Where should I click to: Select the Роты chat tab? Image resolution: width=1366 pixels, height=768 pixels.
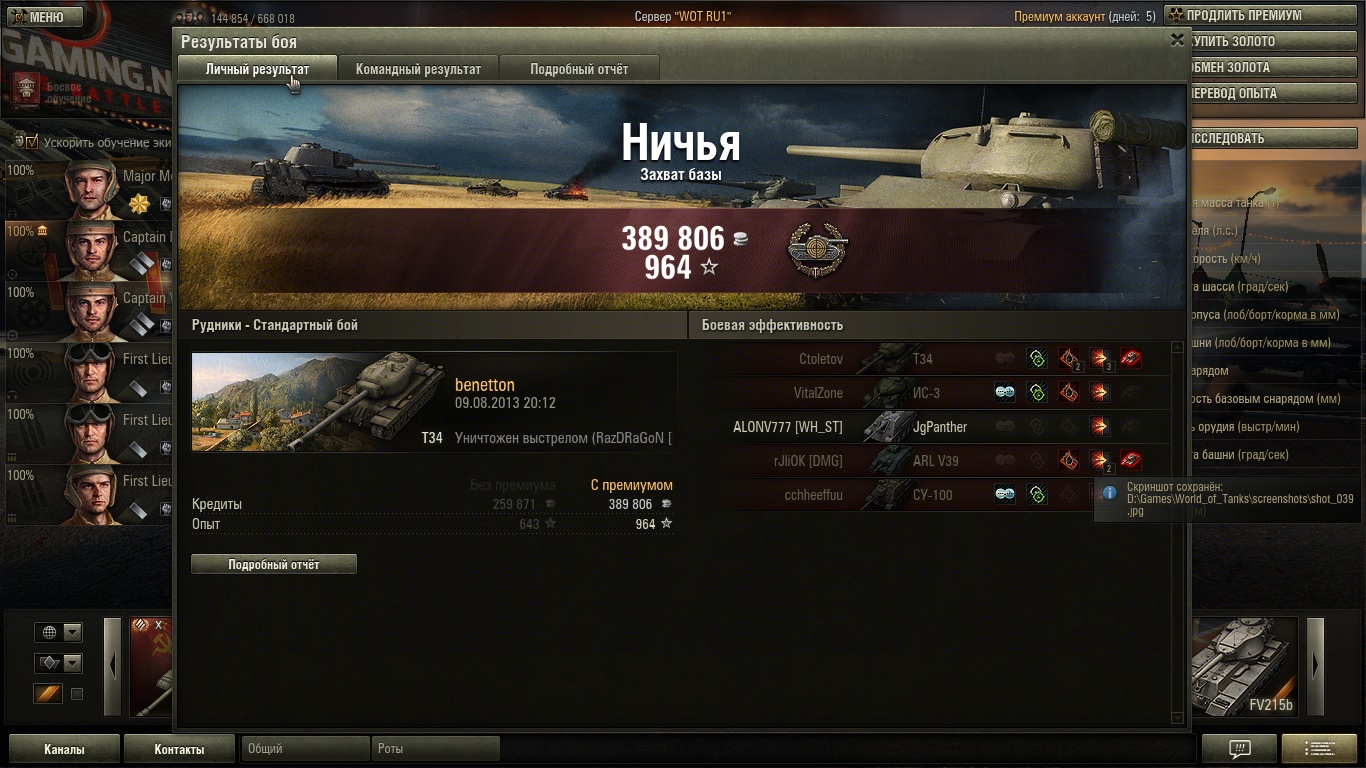pyautogui.click(x=435, y=748)
